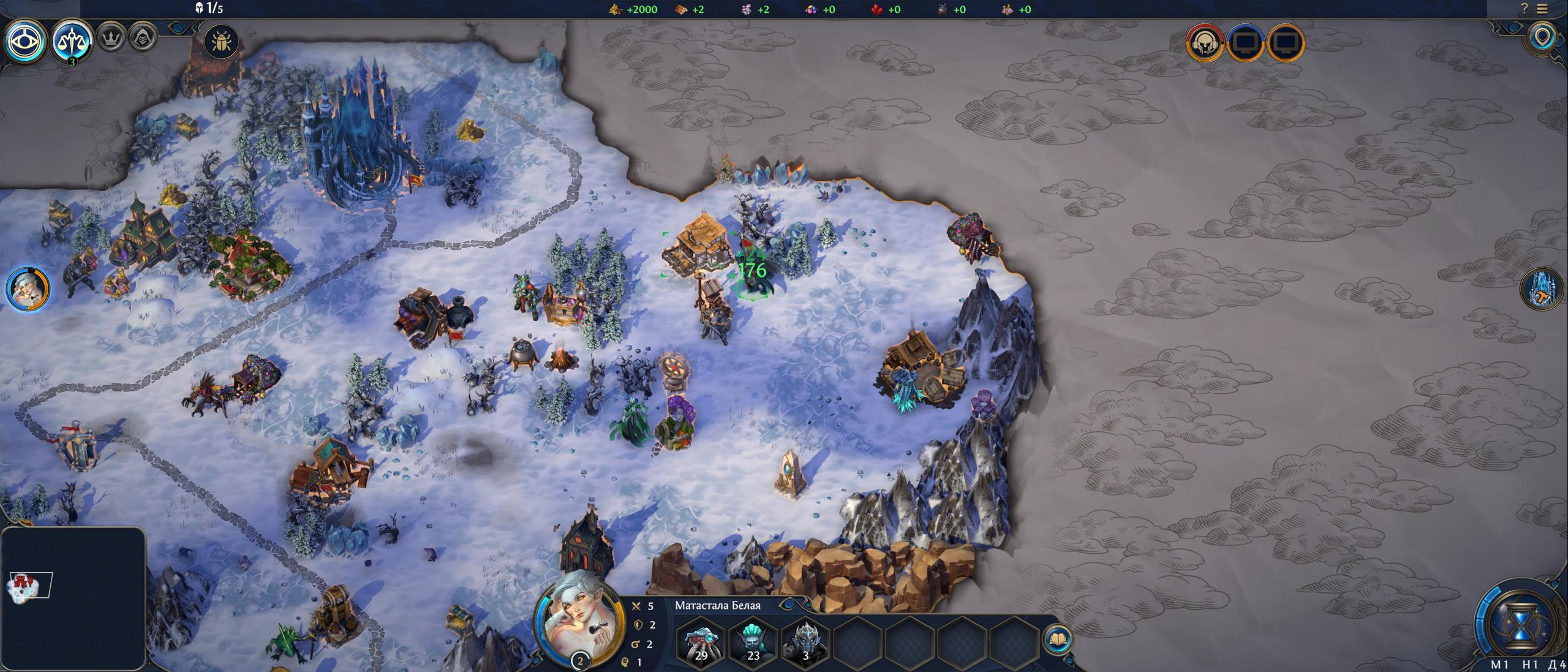
Task: Select the blue-ringed computer player icon
Action: [1246, 43]
